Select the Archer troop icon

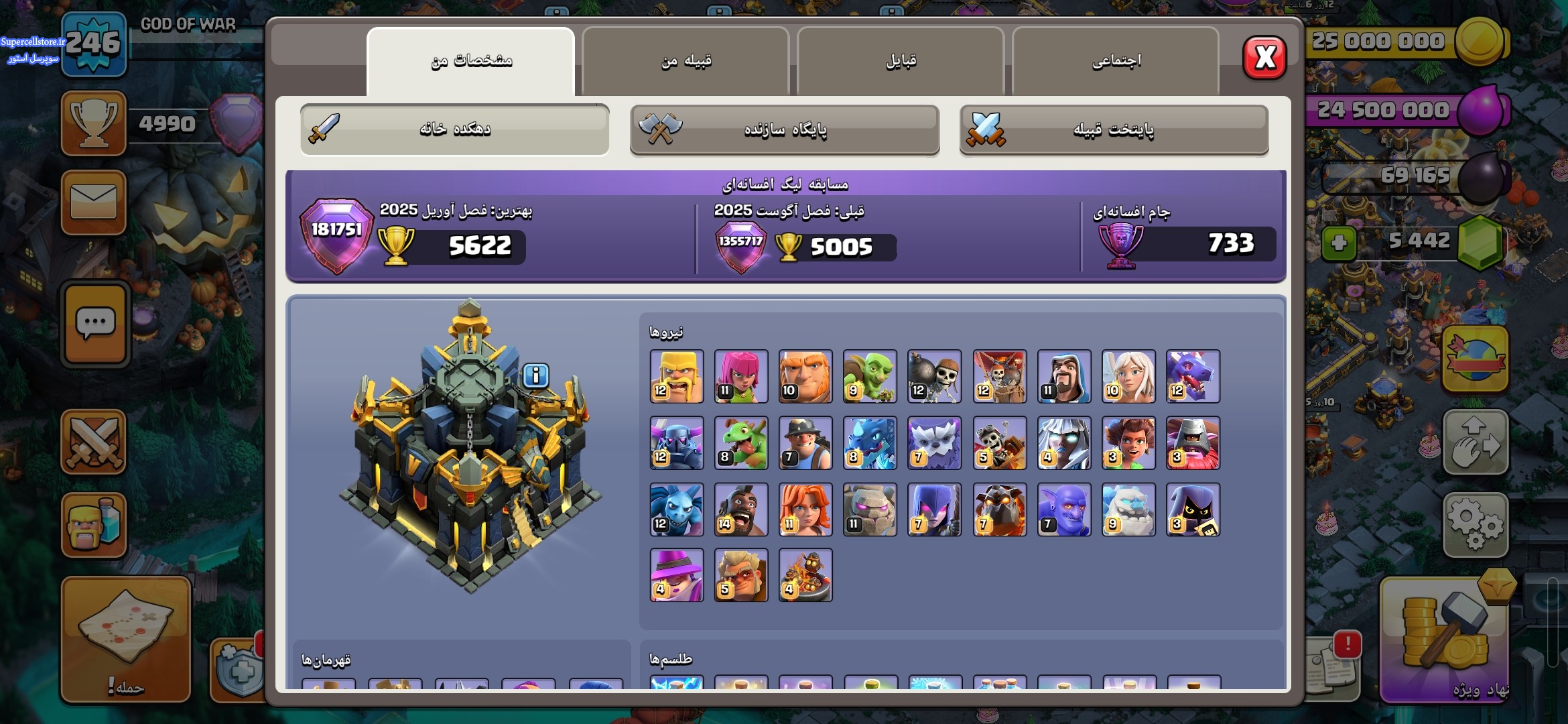pyautogui.click(x=741, y=376)
